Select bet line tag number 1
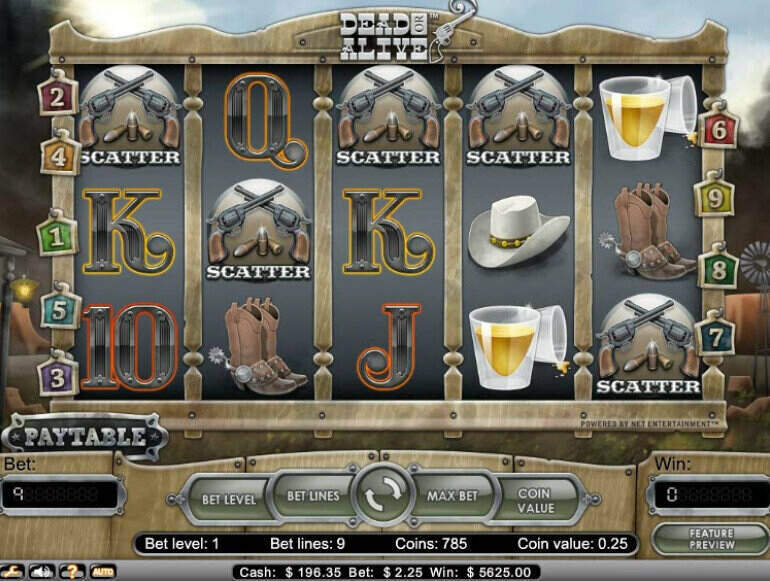 56,237
